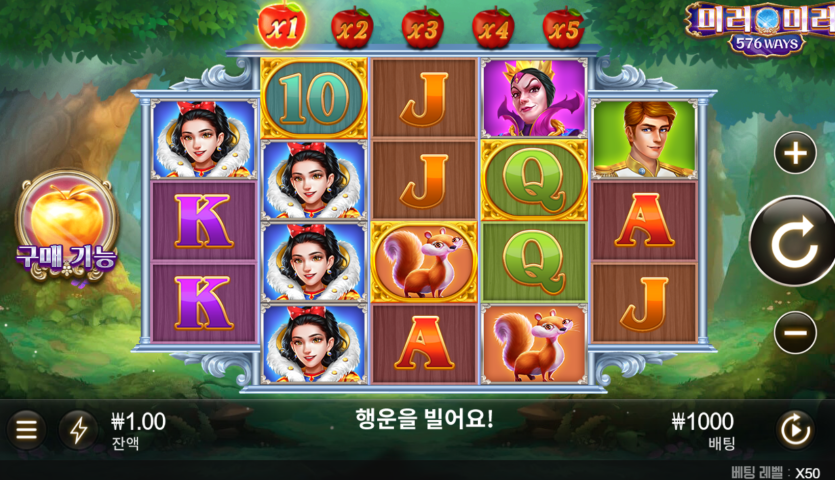
Task: Increase the bet with the plus button
Action: coord(796,154)
